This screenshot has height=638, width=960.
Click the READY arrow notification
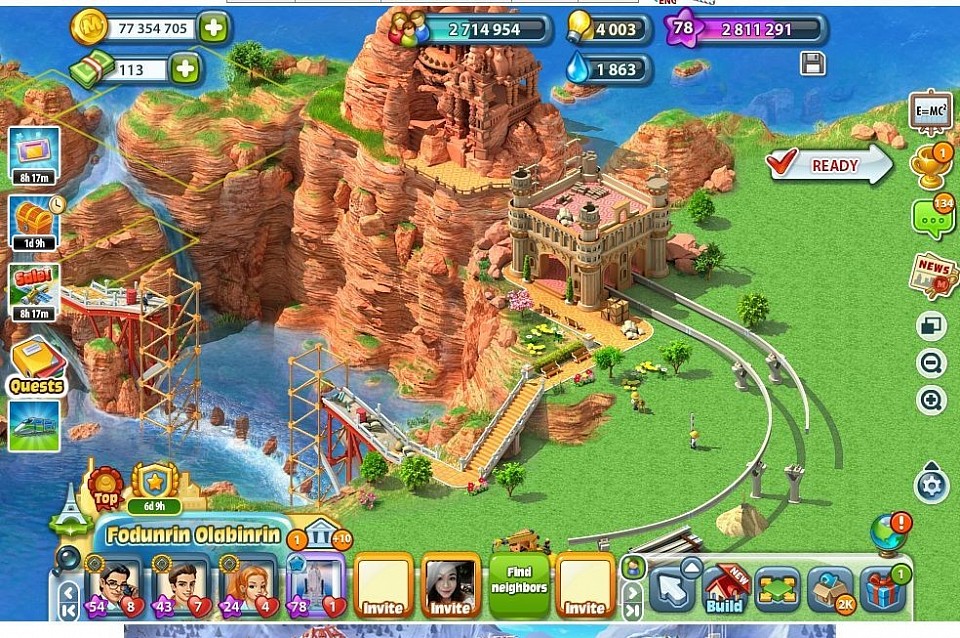click(x=829, y=165)
